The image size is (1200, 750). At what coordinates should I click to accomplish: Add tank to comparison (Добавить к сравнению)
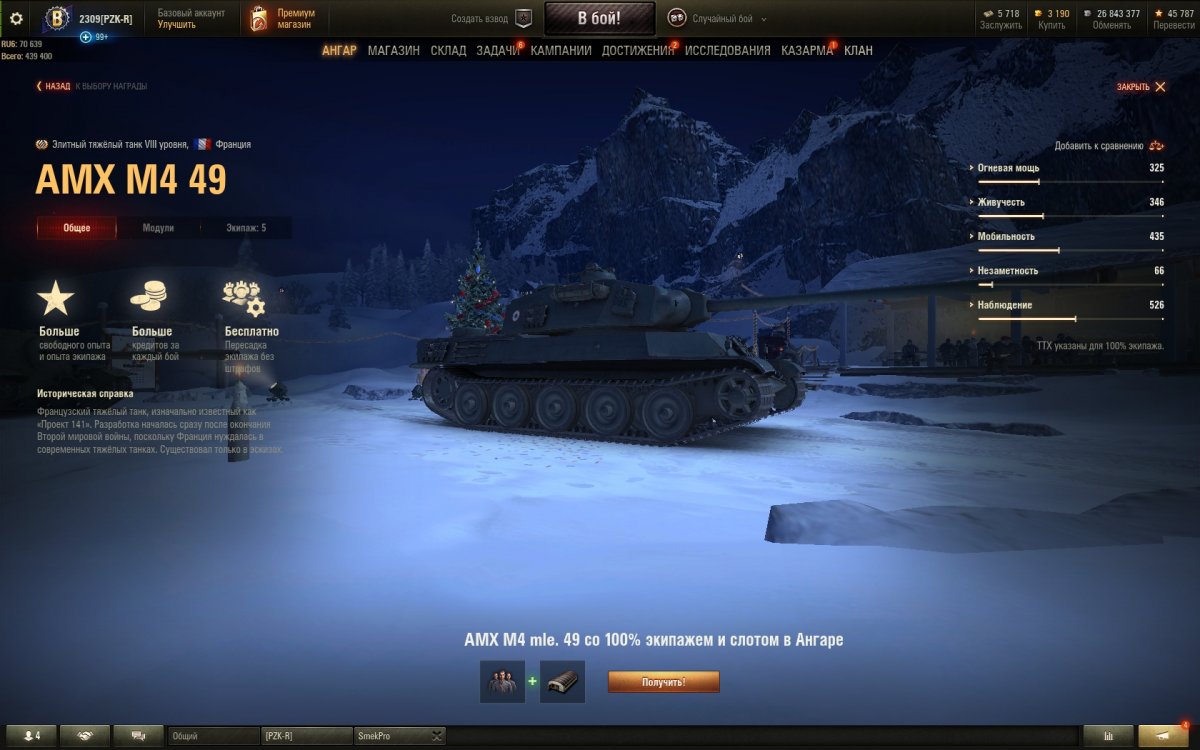tap(1108, 145)
